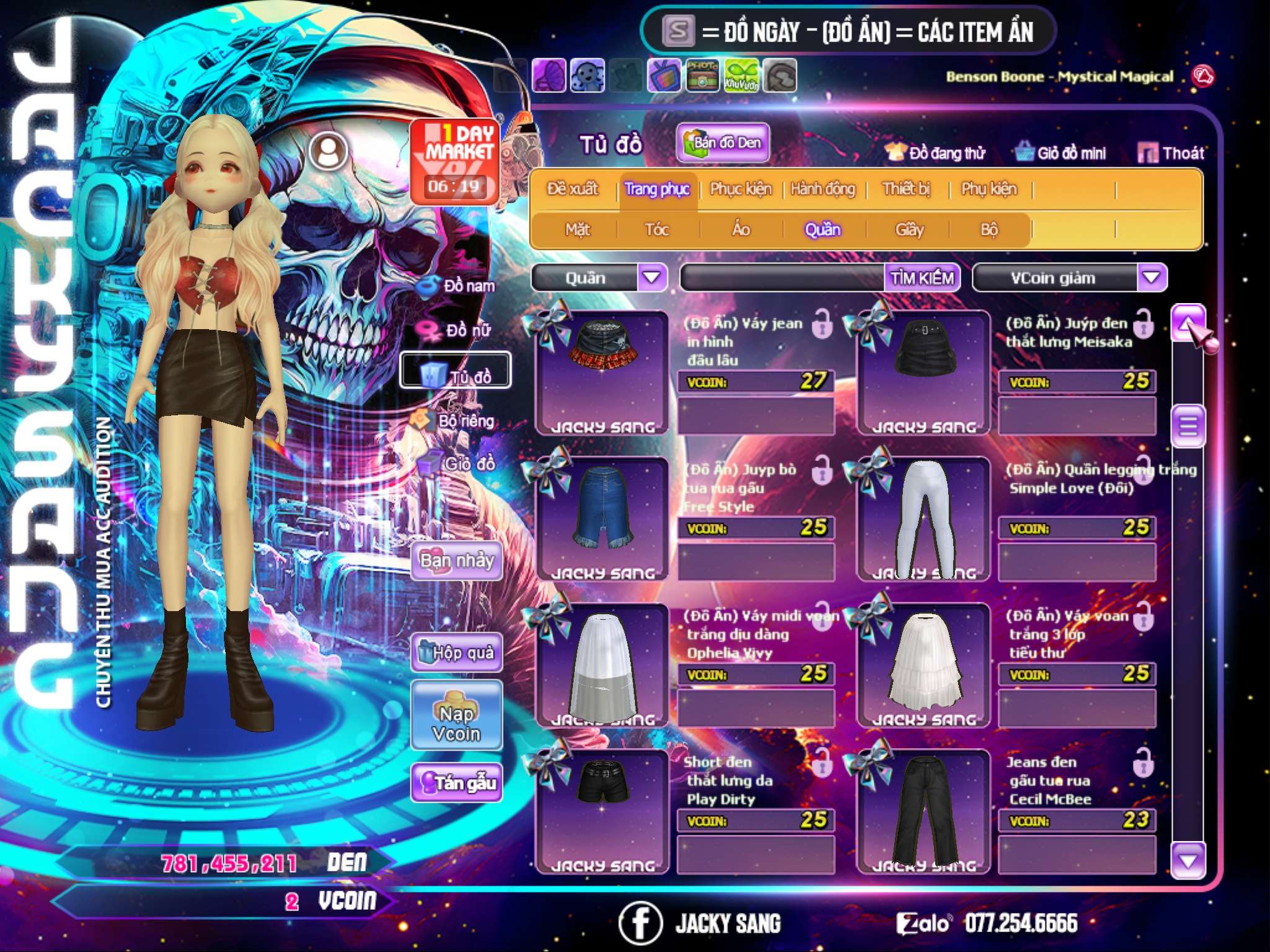Show Đồ đang thử items
The image size is (1270, 952).
(x=936, y=153)
